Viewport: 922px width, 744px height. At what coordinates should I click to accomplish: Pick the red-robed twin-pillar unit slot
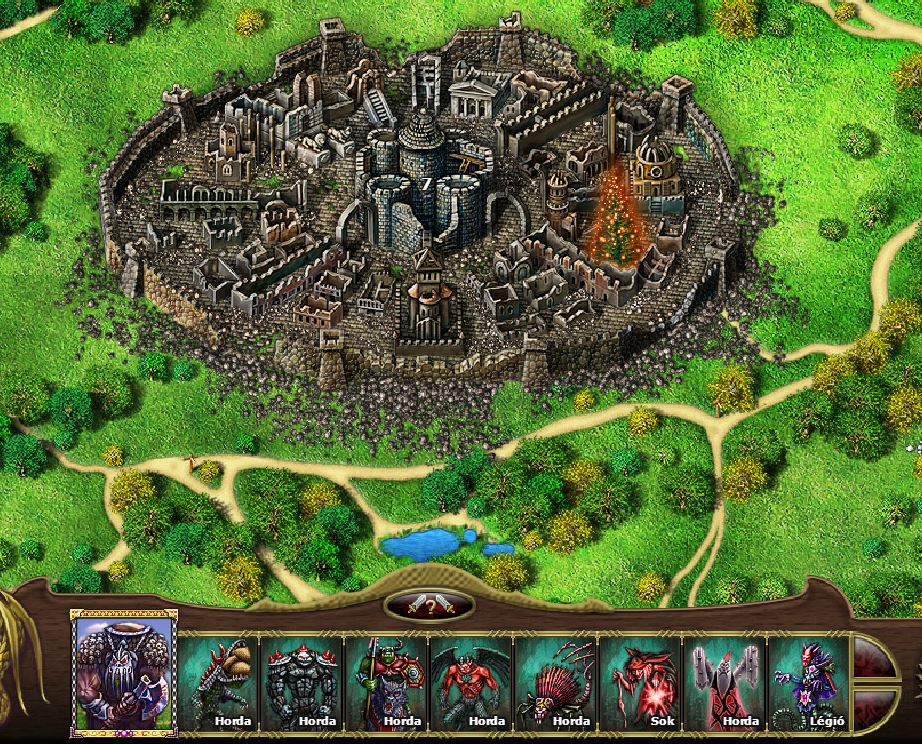click(x=723, y=682)
